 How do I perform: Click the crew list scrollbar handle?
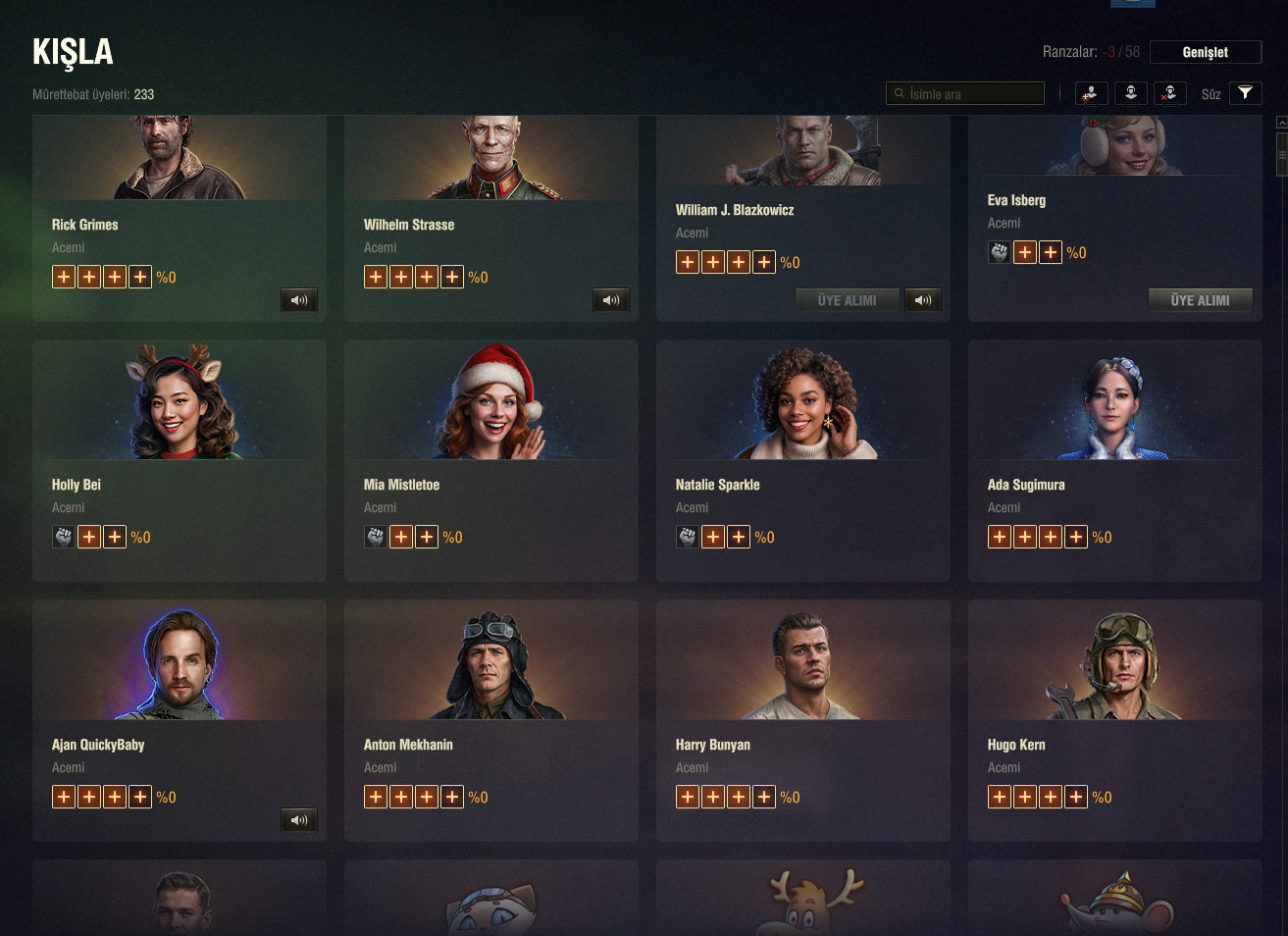(x=1281, y=154)
